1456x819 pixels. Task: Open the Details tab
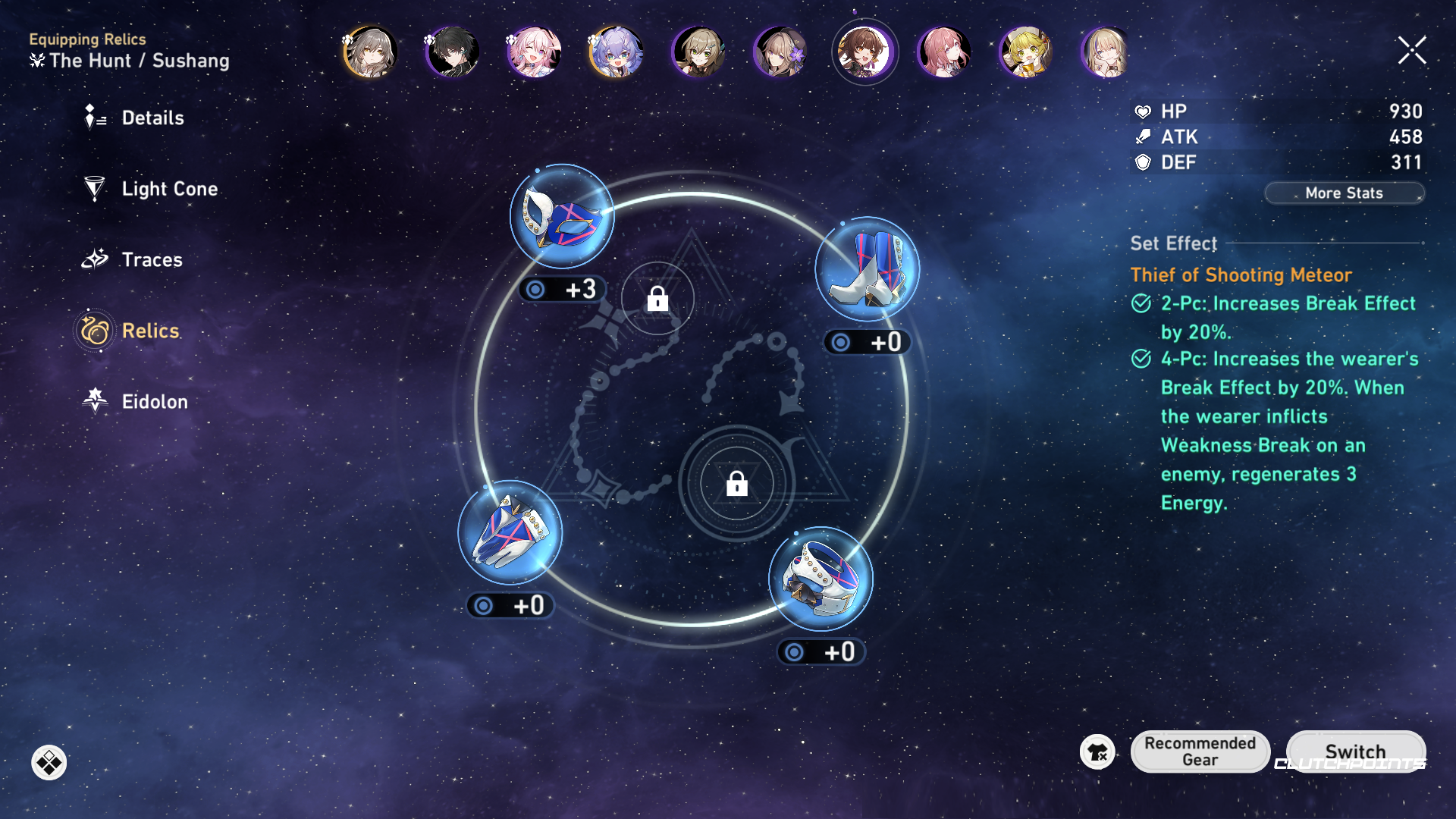point(152,118)
